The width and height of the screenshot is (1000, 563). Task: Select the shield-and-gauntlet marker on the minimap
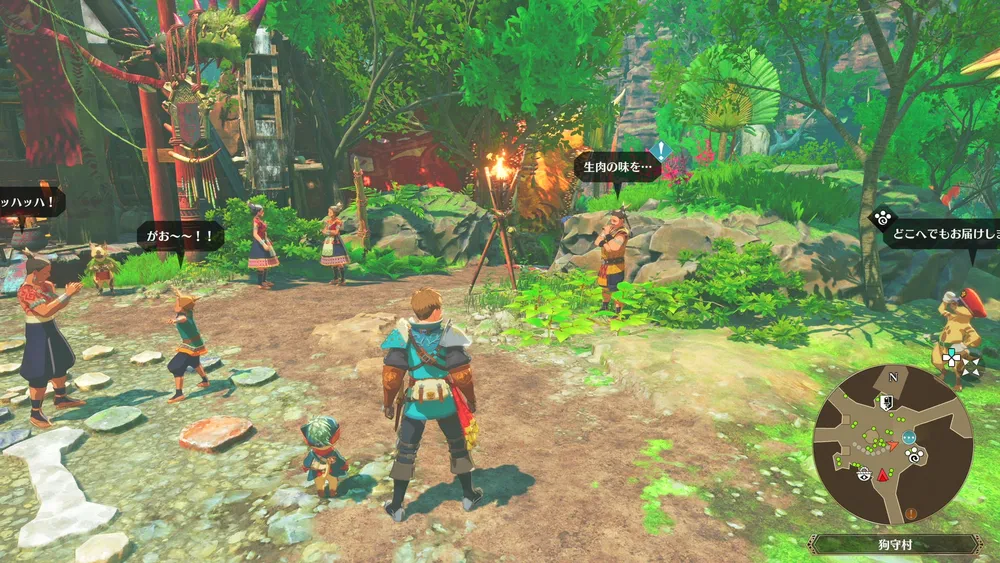886,402
